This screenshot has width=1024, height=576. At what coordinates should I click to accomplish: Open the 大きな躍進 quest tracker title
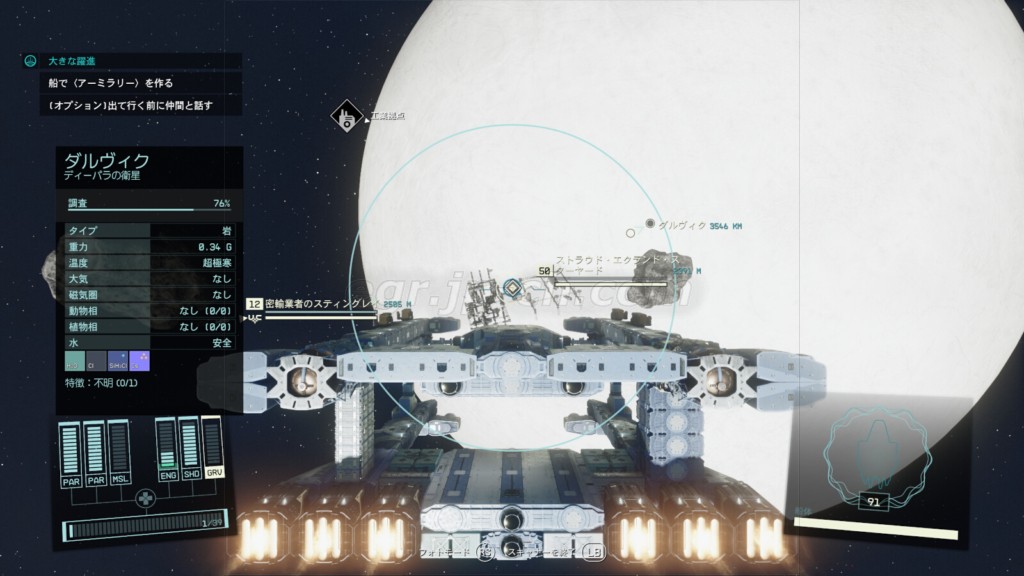68,61
